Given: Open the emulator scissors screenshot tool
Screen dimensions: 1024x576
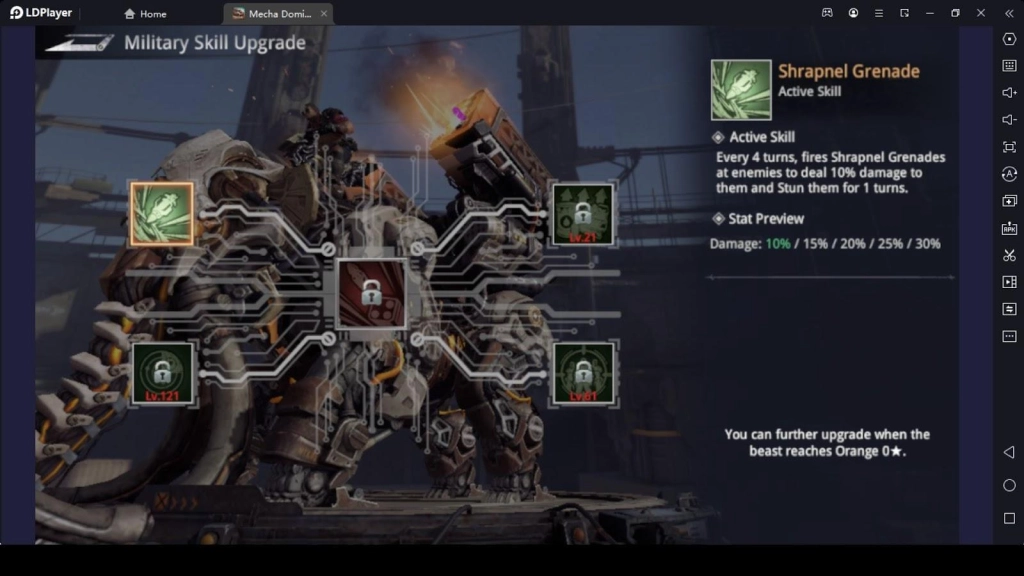Looking at the screenshot, I should (1009, 255).
